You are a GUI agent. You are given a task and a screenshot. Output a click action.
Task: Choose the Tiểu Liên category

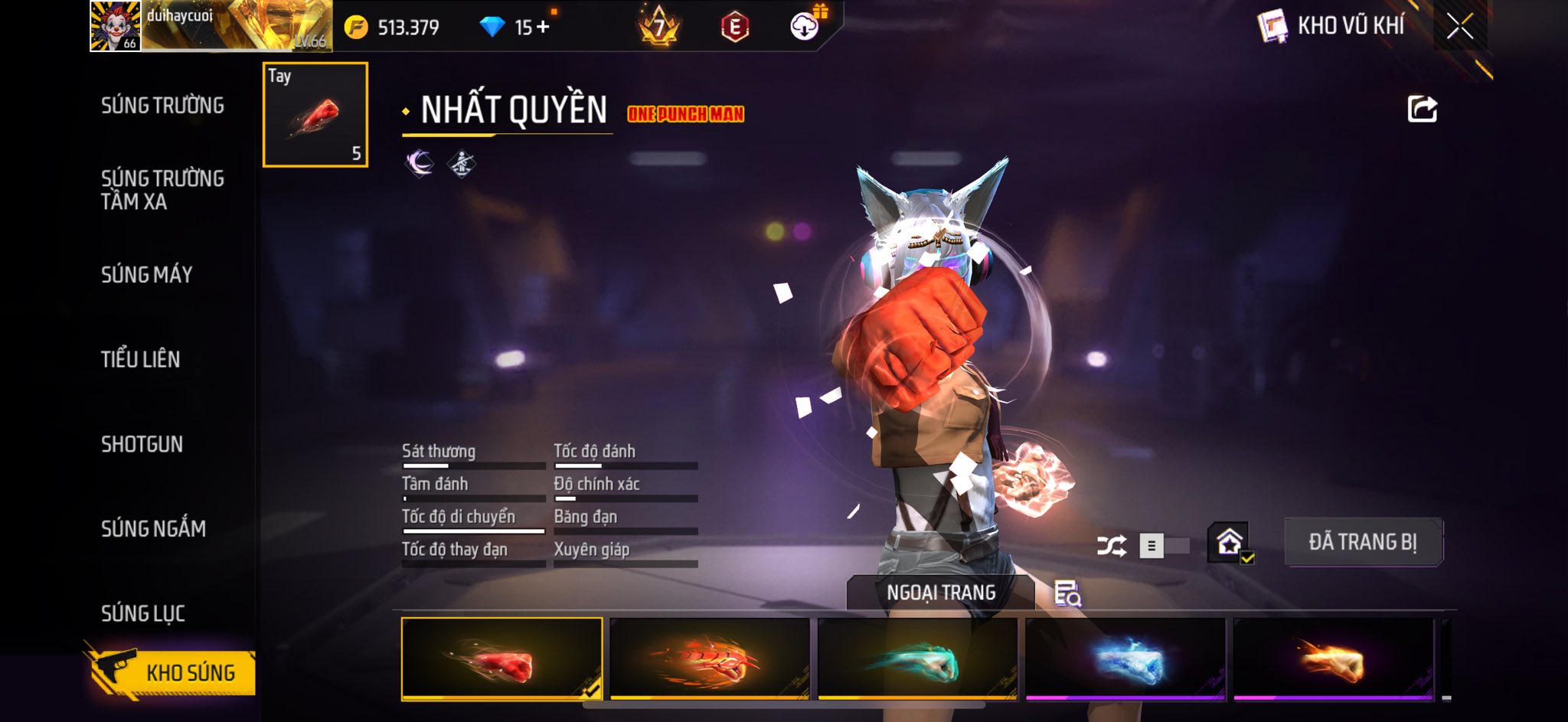click(140, 359)
